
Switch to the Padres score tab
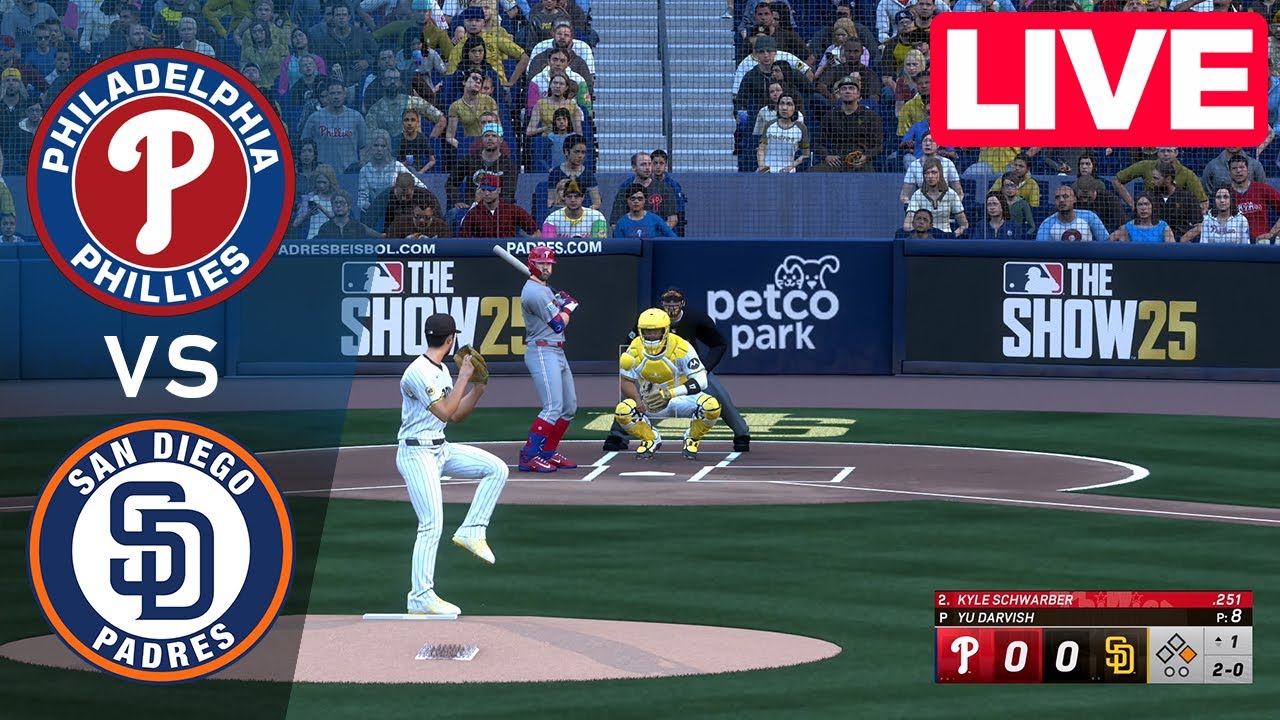click(x=1067, y=654)
